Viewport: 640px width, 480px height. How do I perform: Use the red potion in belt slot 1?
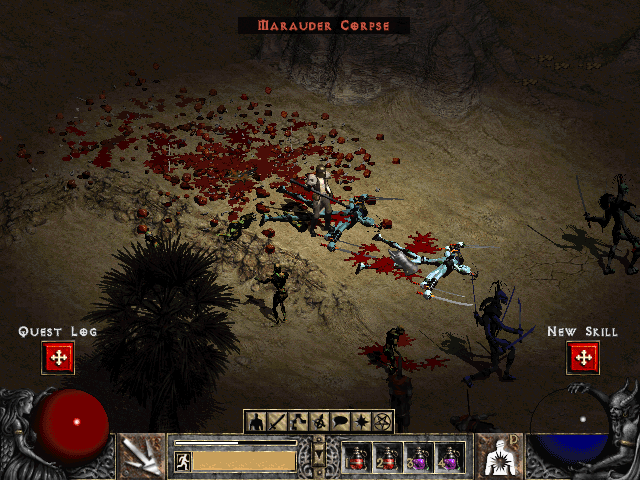[356, 457]
